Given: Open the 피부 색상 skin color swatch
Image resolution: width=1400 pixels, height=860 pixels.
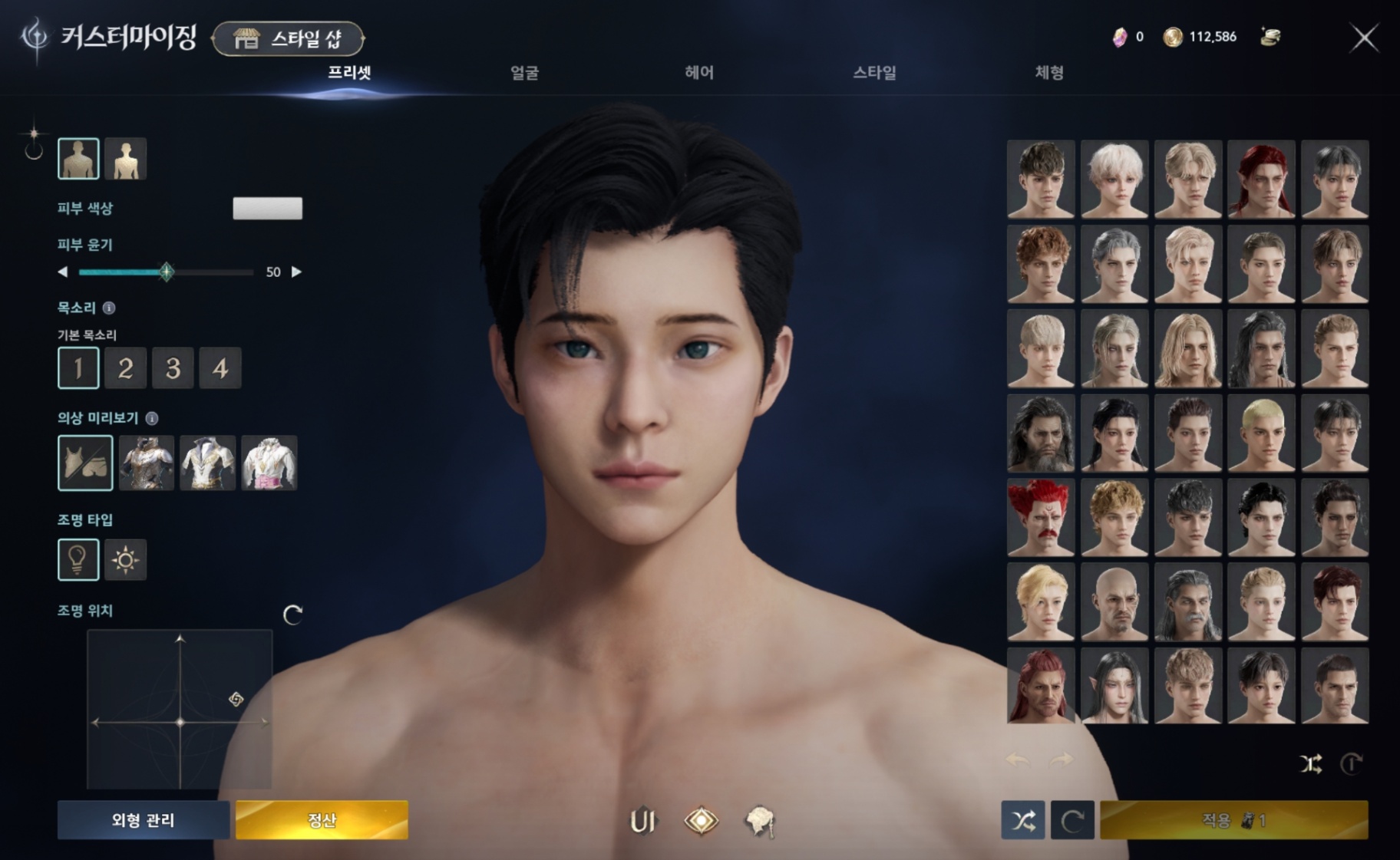Looking at the screenshot, I should tap(267, 209).
